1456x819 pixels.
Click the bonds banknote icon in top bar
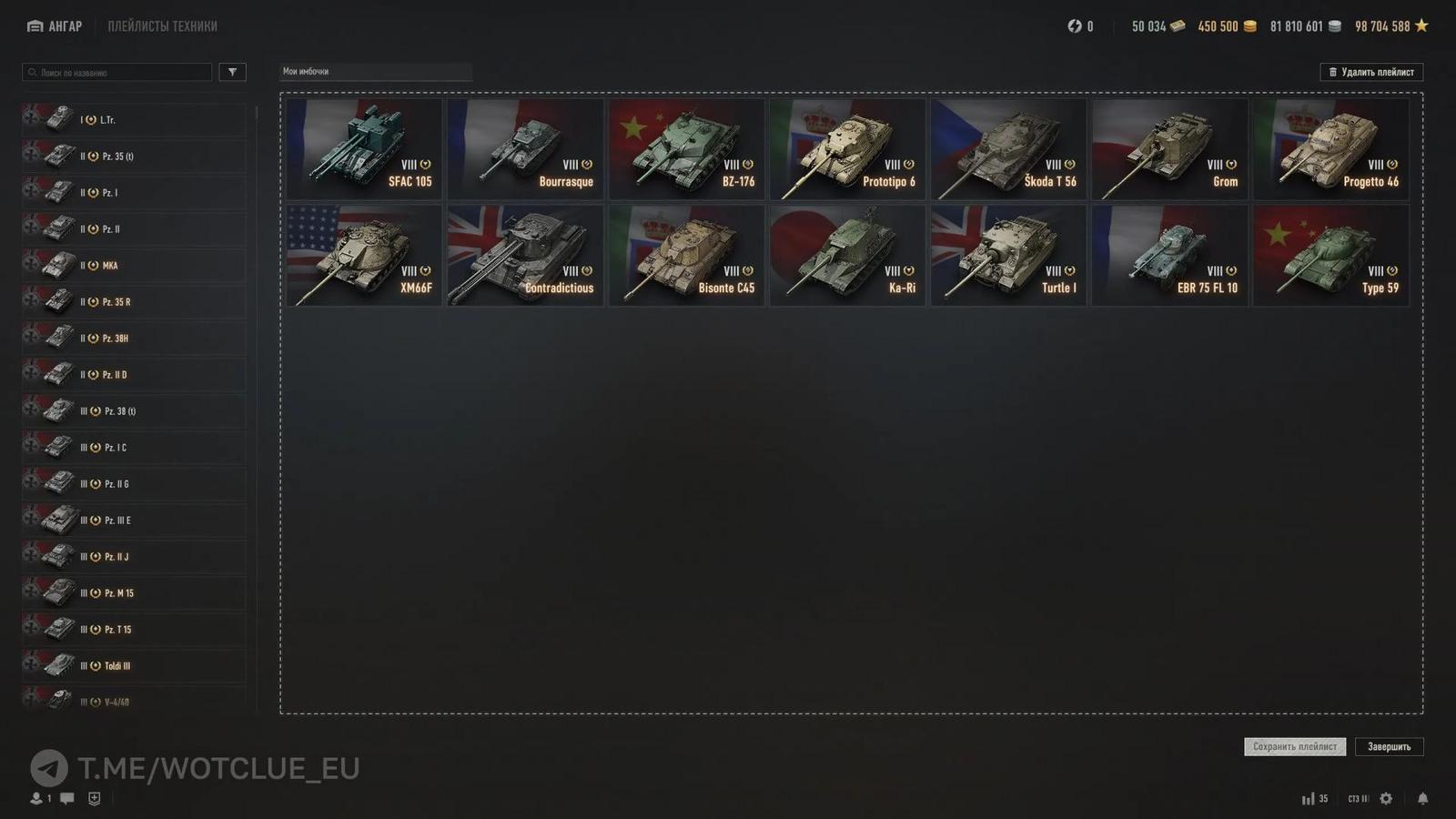(x=1178, y=26)
